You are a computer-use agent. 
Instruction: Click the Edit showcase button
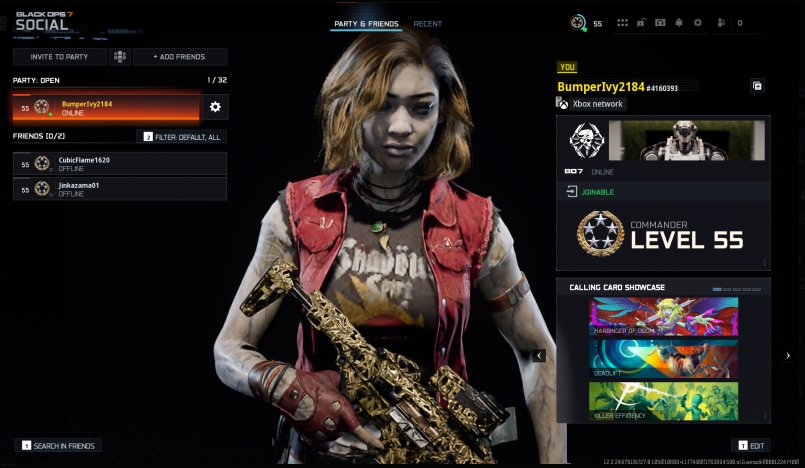[751, 445]
